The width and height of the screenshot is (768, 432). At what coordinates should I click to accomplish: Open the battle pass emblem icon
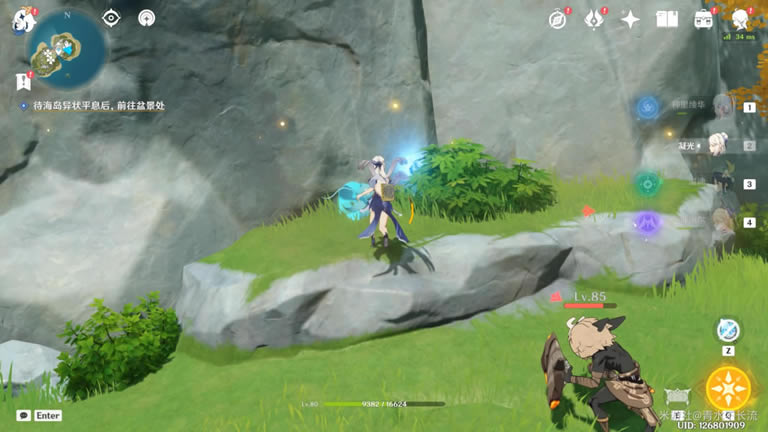[594, 19]
